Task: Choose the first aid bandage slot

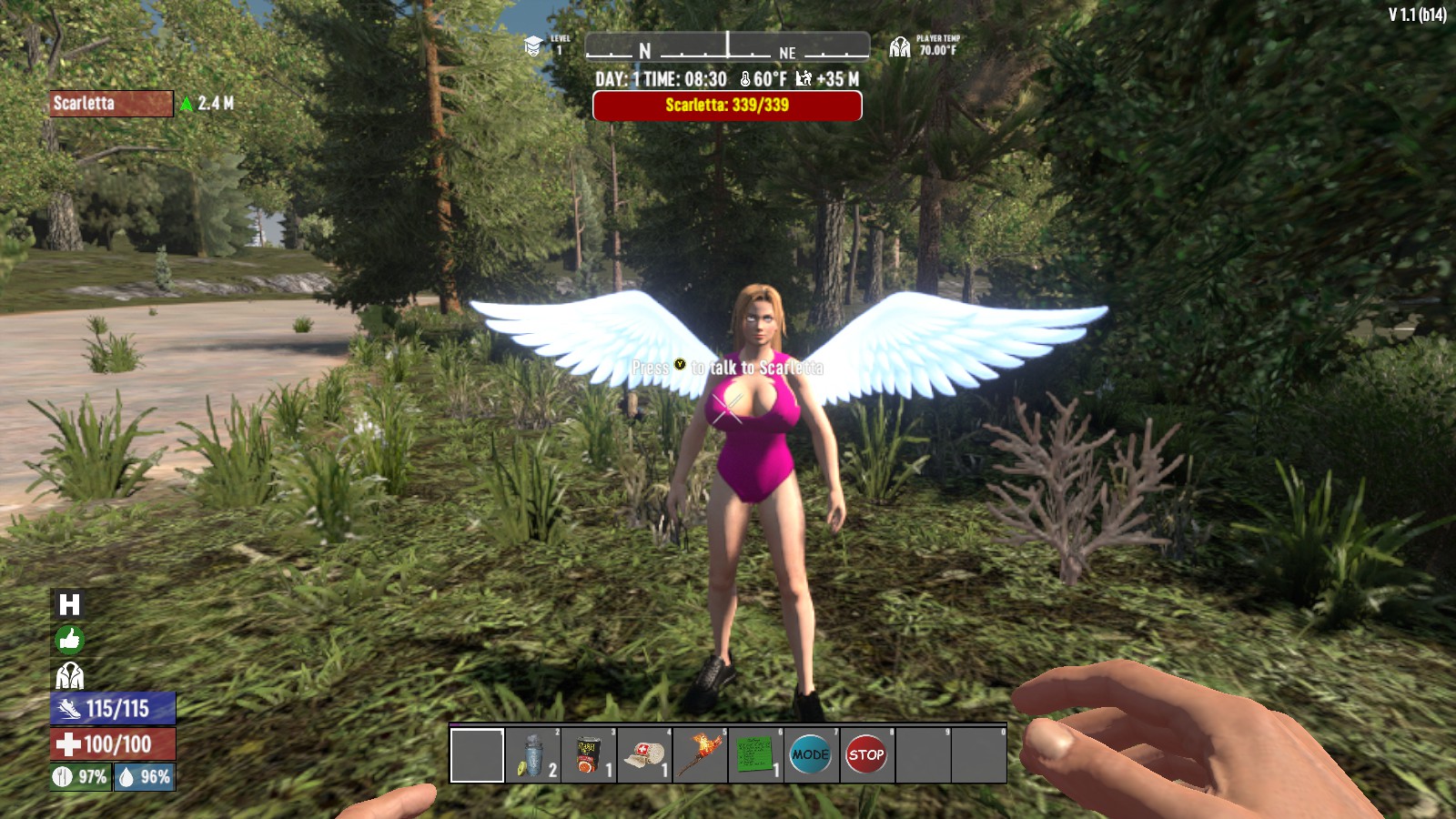Action: coord(643,755)
